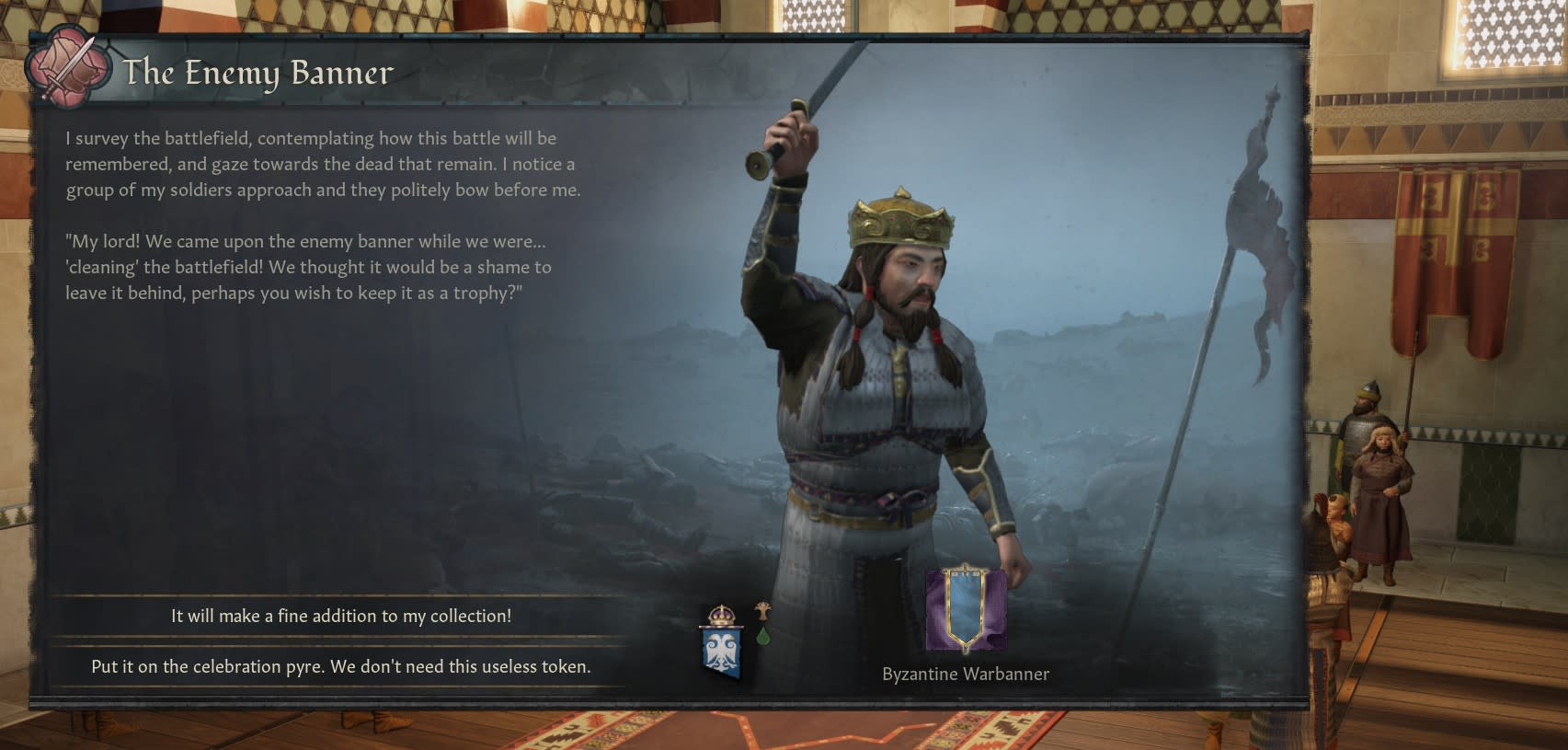Click the crossed-sword event type icon
The height and width of the screenshot is (750, 1568).
[64, 68]
